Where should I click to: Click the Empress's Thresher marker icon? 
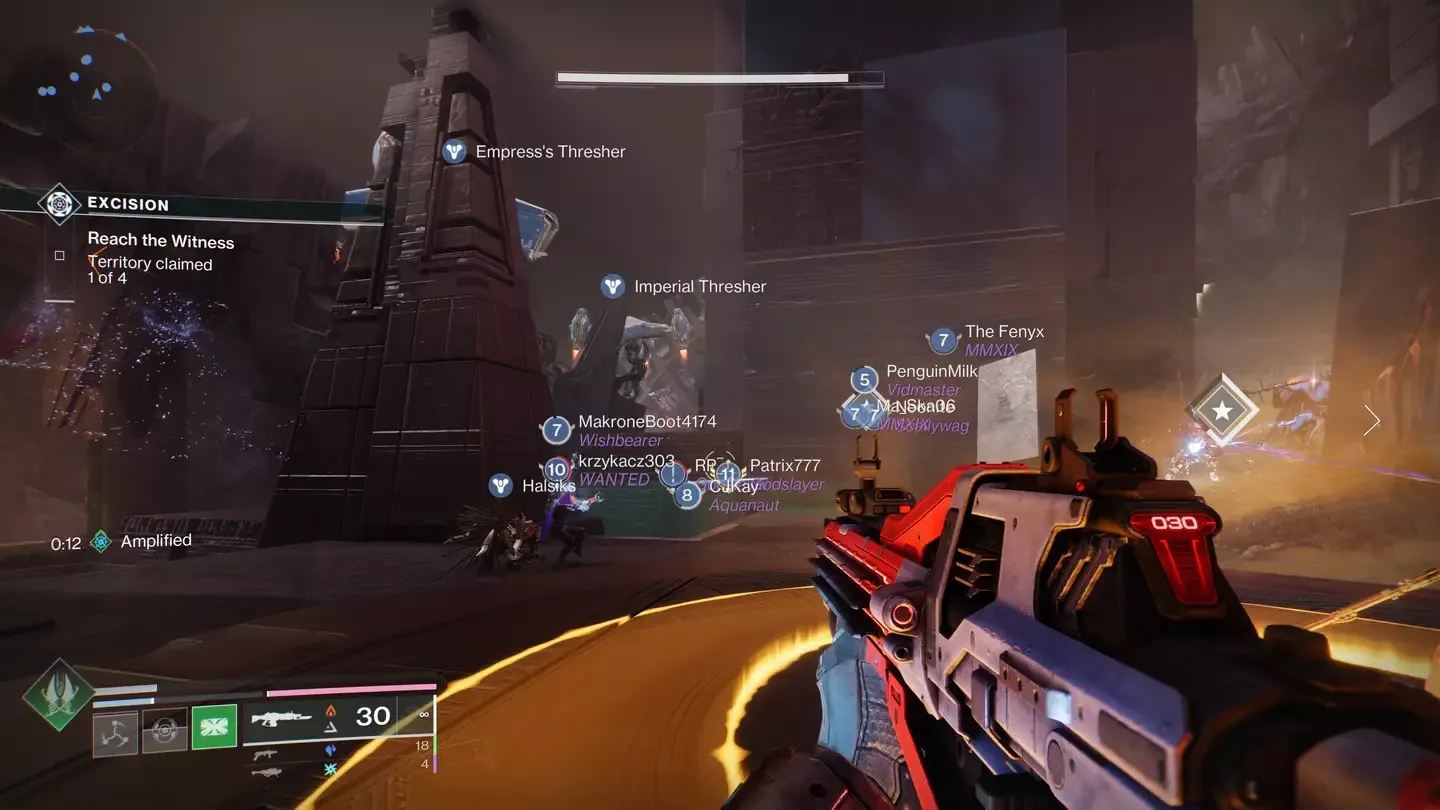(454, 151)
